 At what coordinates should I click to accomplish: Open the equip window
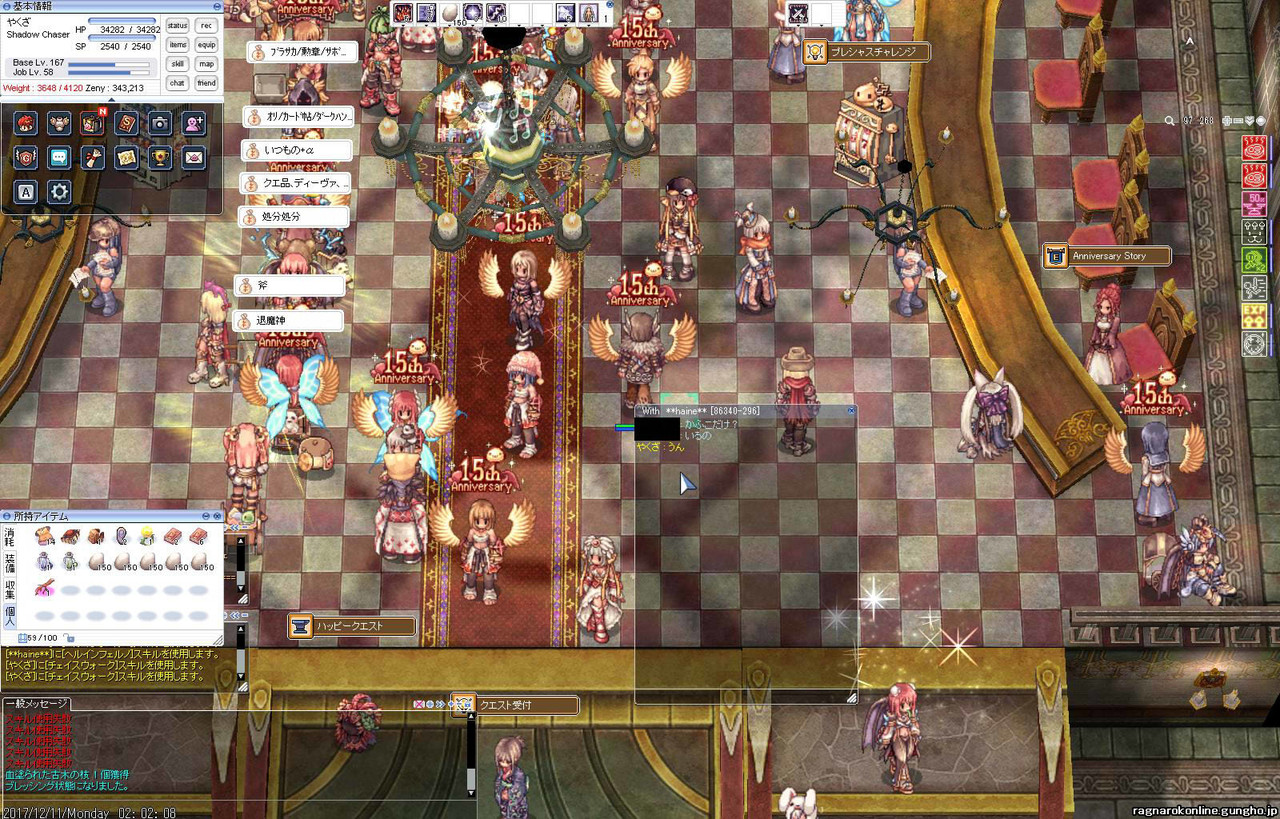206,44
